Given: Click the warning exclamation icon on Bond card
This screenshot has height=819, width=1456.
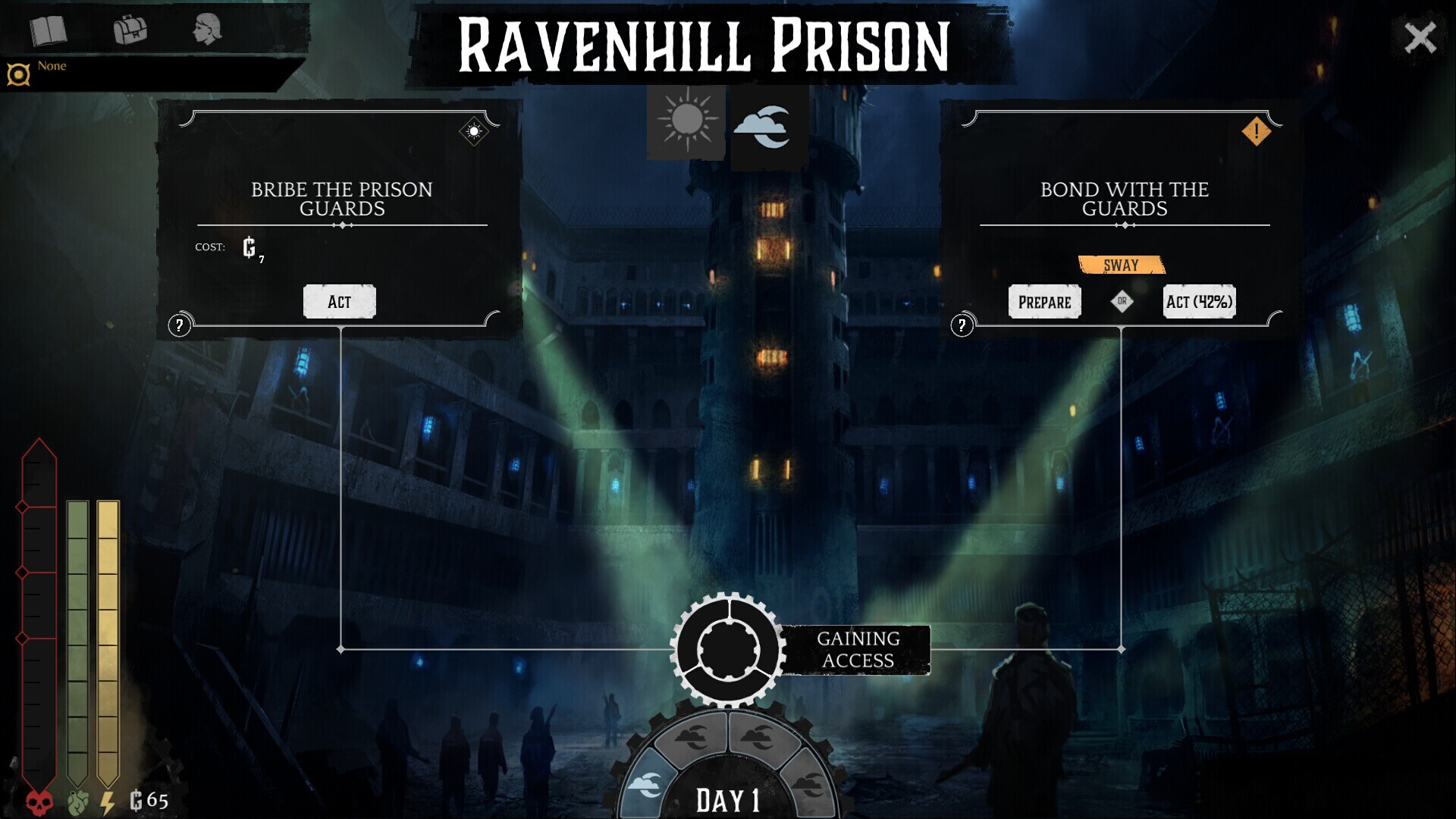Looking at the screenshot, I should (x=1257, y=130).
